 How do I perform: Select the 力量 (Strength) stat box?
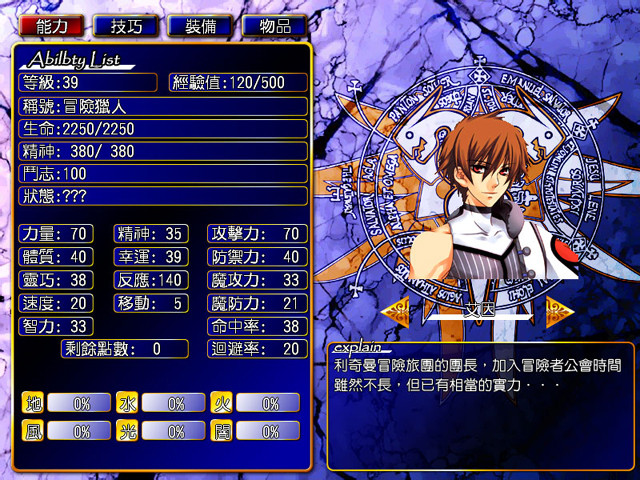(x=56, y=233)
